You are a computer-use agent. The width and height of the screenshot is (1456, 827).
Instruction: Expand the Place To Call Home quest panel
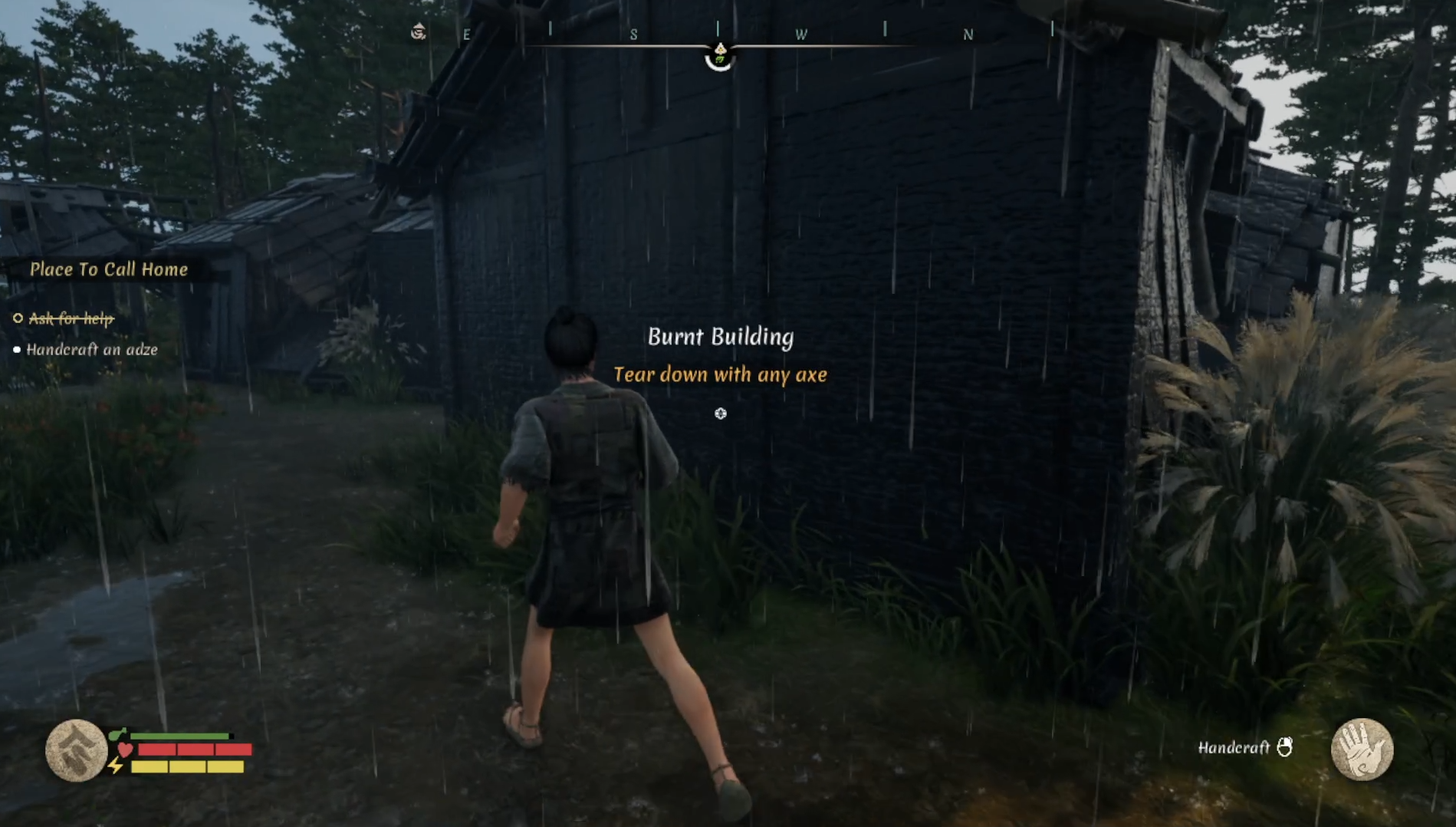(x=109, y=269)
